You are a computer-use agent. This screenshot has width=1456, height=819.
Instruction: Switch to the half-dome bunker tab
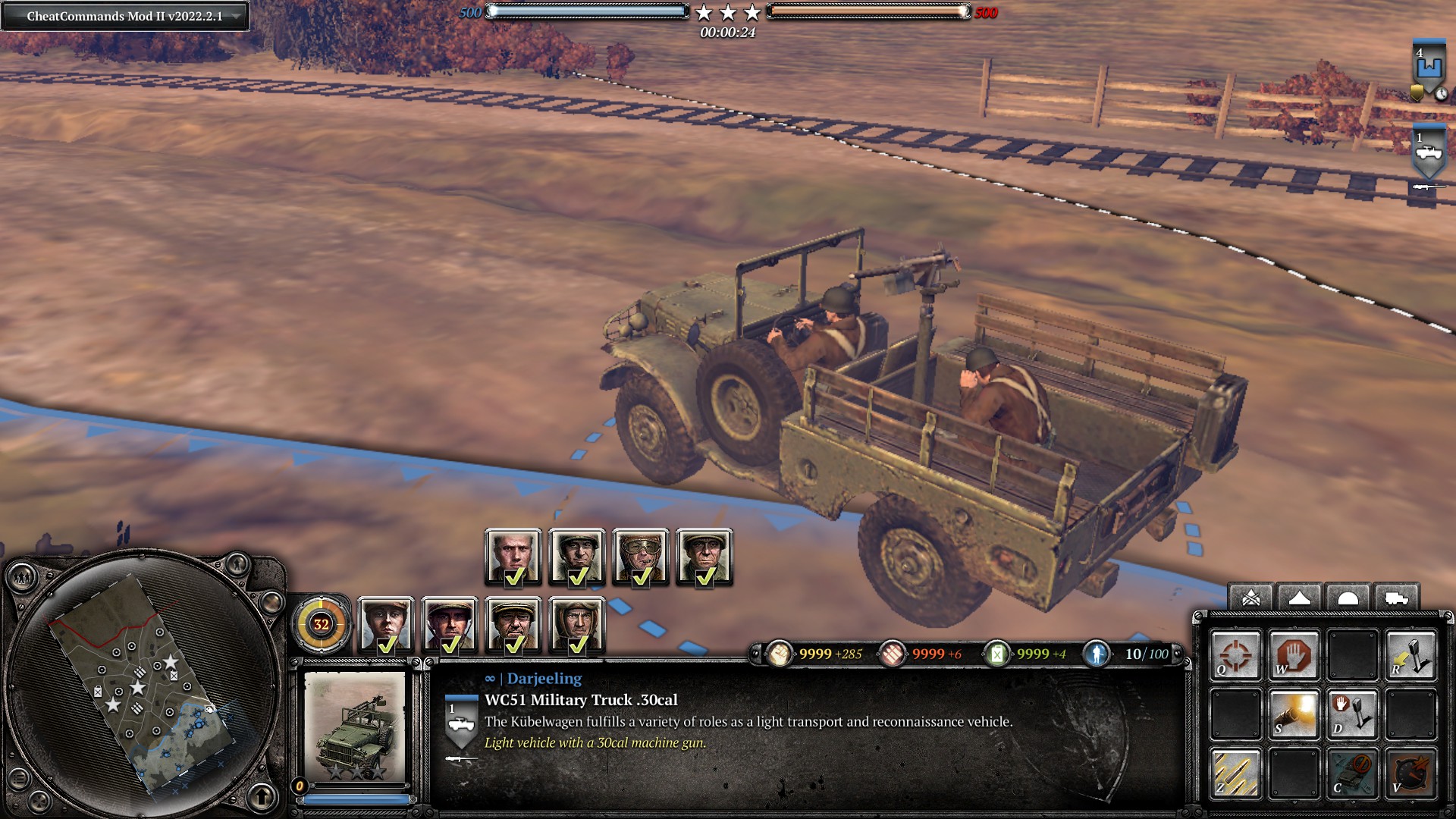pyautogui.click(x=1348, y=598)
